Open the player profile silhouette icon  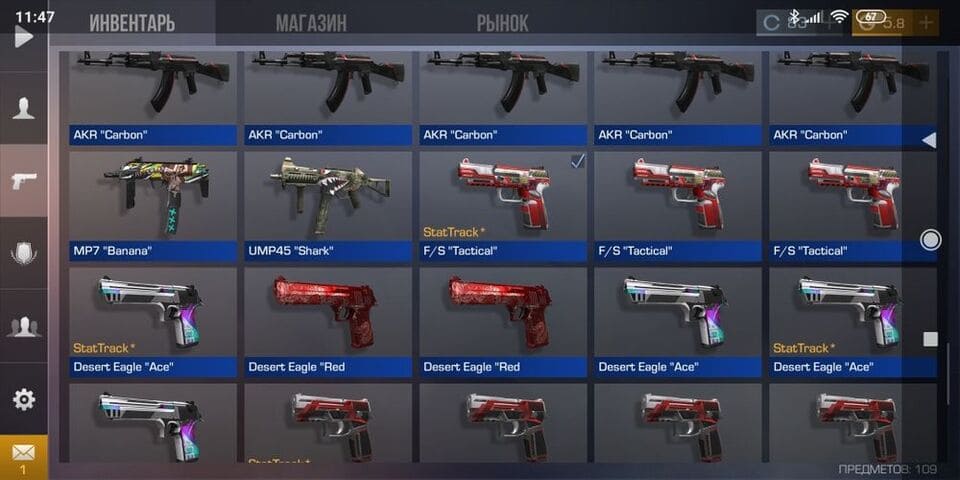(23, 109)
